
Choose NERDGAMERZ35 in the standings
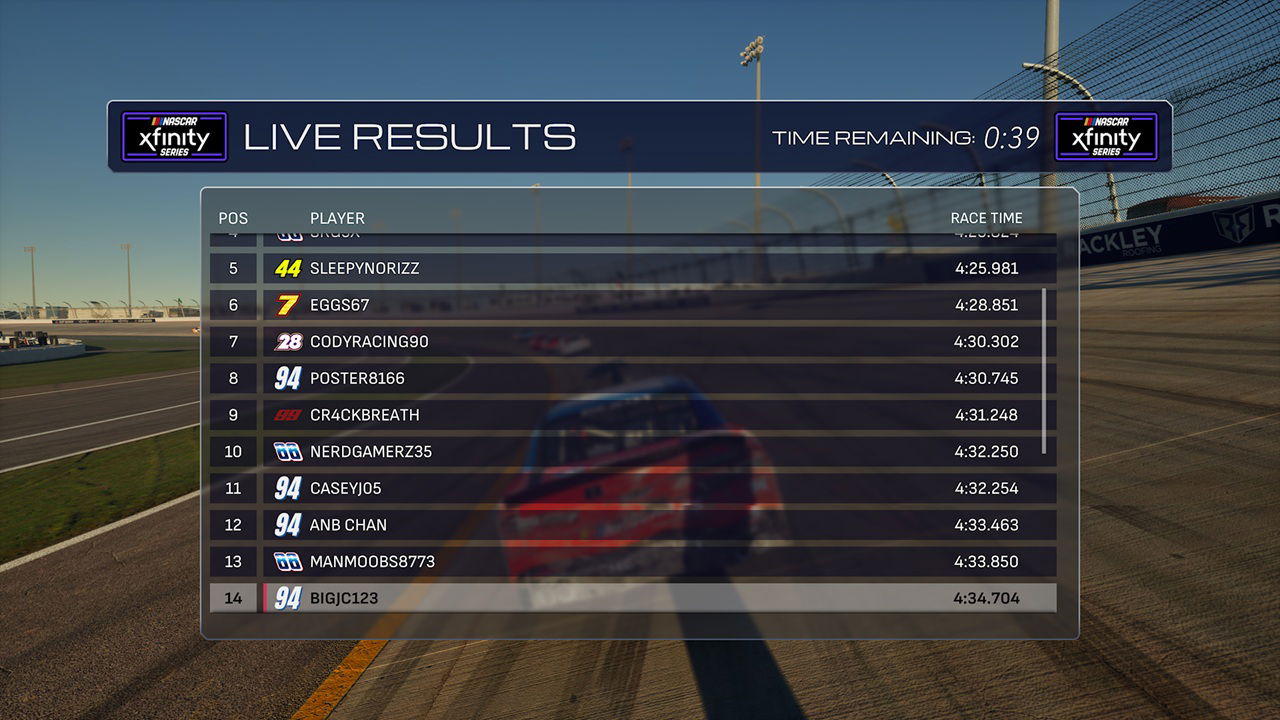pos(632,452)
